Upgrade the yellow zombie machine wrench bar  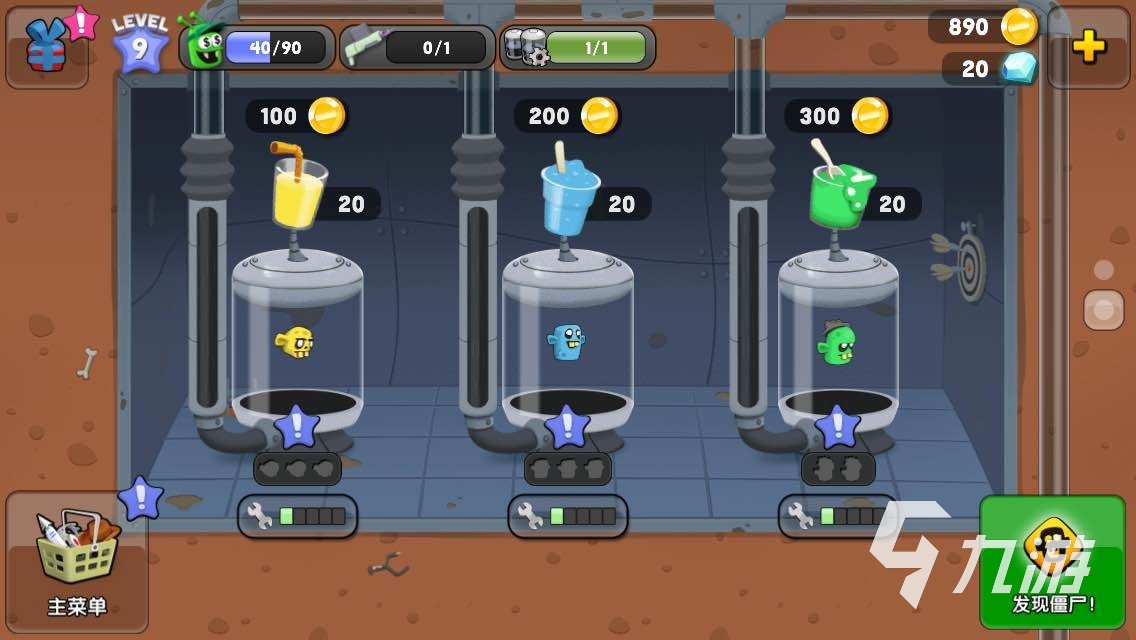(298, 516)
